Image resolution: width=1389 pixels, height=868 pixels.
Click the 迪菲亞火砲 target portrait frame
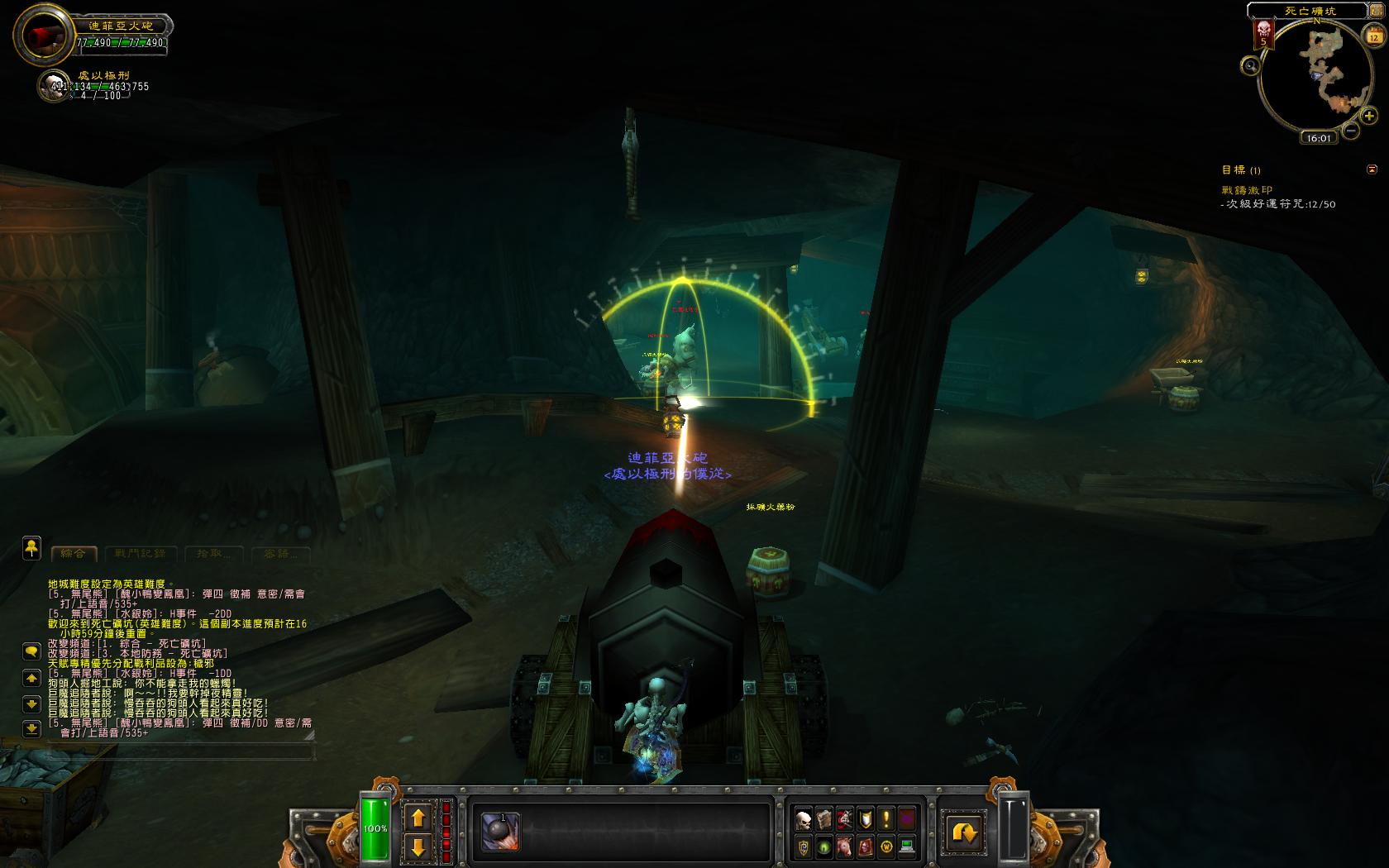pyautogui.click(x=45, y=36)
